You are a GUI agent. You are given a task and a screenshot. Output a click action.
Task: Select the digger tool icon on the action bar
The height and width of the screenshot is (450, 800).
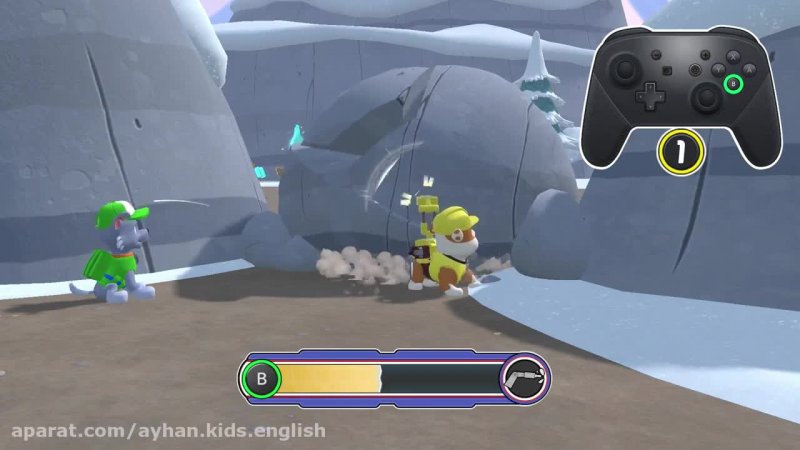click(524, 379)
